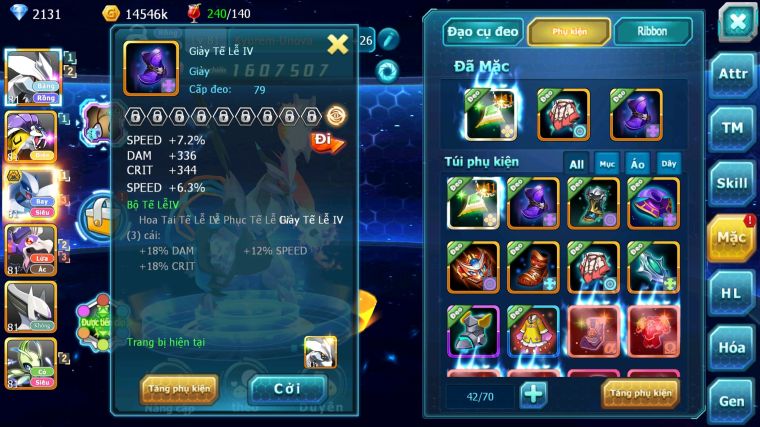Filter accessory bag by Áo
This screenshot has width=760, height=427.
637,163
